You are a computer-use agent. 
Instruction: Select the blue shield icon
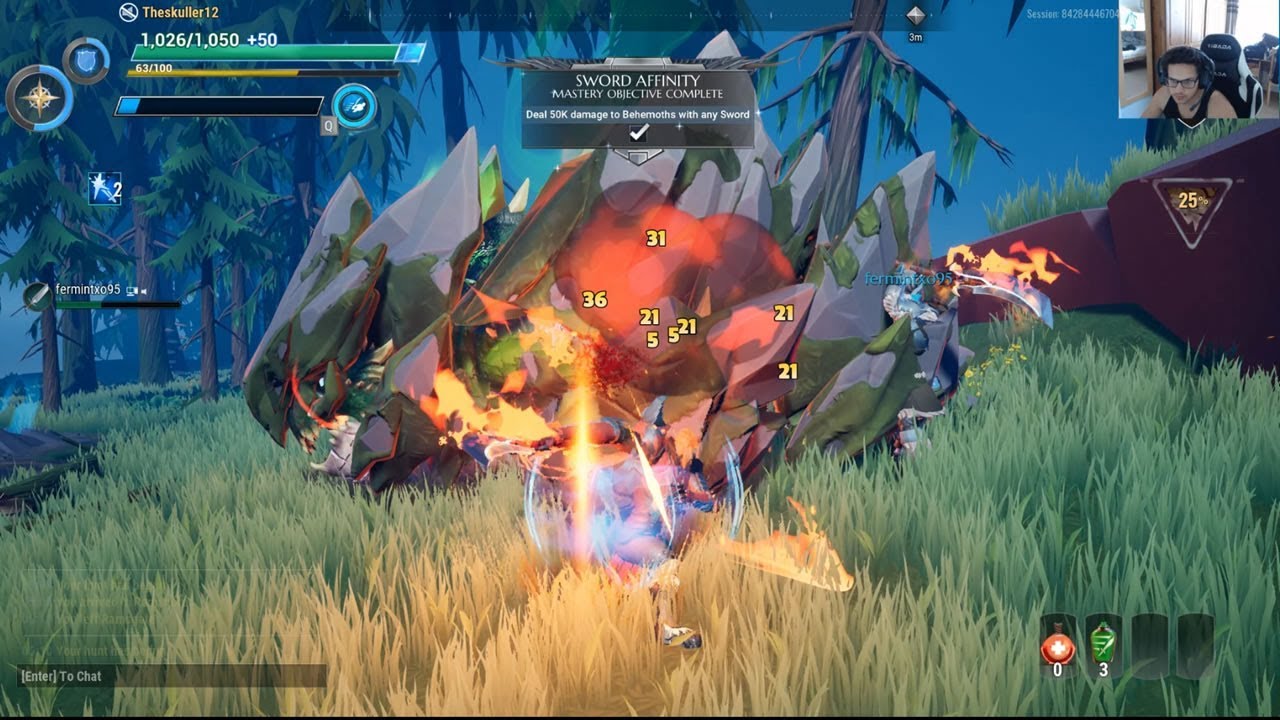click(86, 60)
